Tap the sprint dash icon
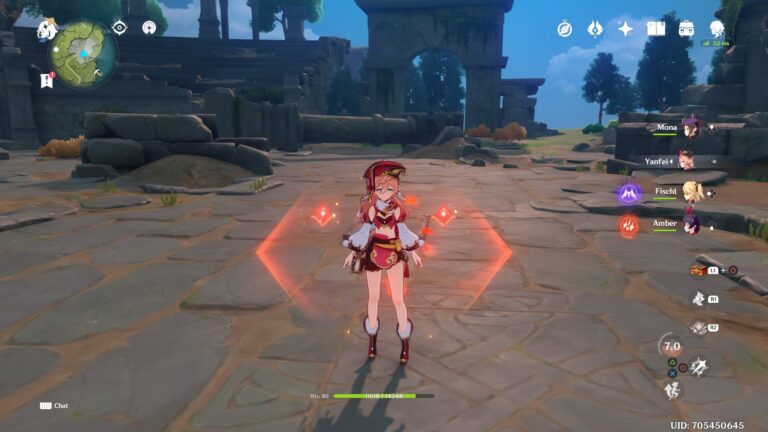The width and height of the screenshot is (768, 432). [672, 391]
